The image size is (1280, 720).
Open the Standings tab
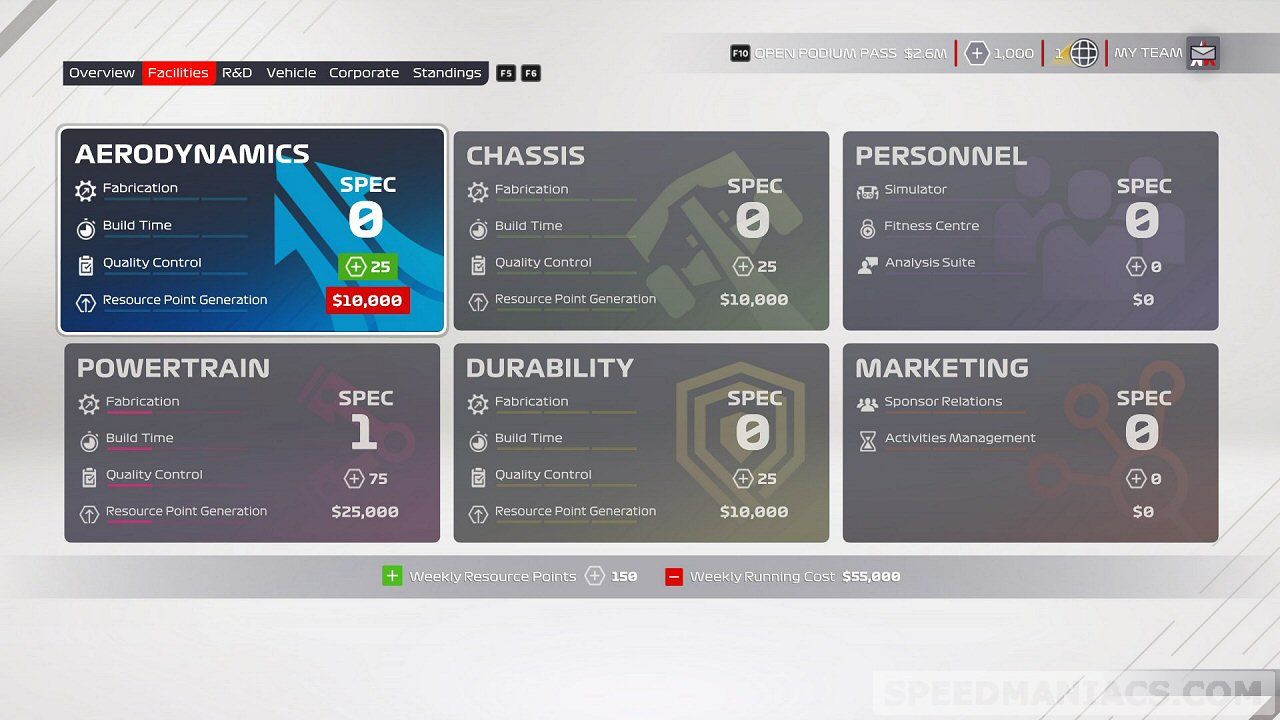tap(447, 72)
